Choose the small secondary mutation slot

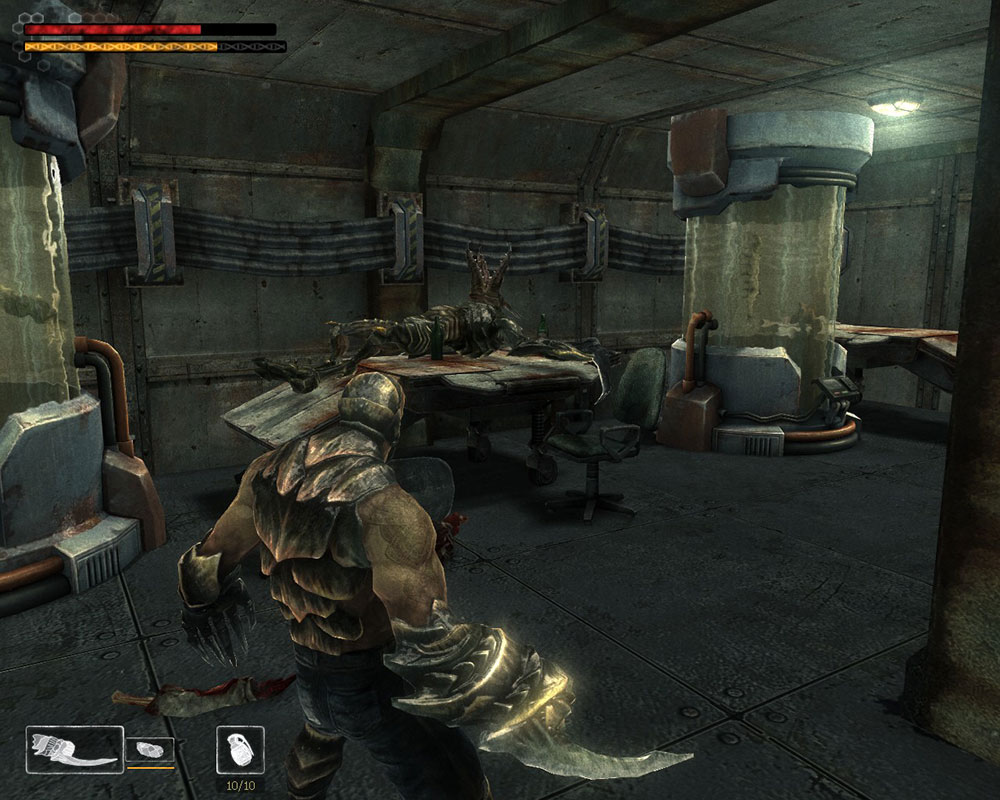point(150,751)
